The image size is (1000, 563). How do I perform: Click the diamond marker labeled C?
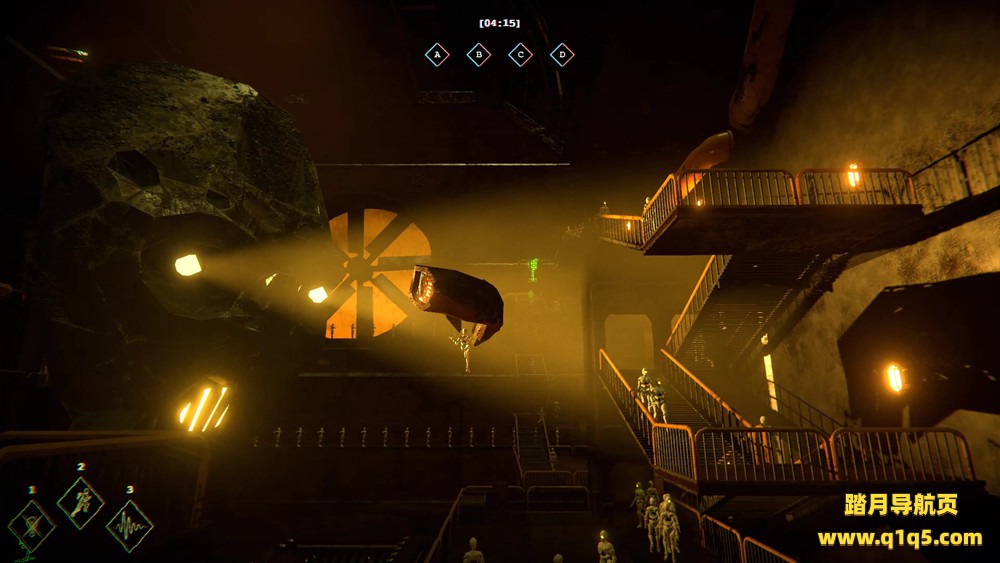pos(520,54)
